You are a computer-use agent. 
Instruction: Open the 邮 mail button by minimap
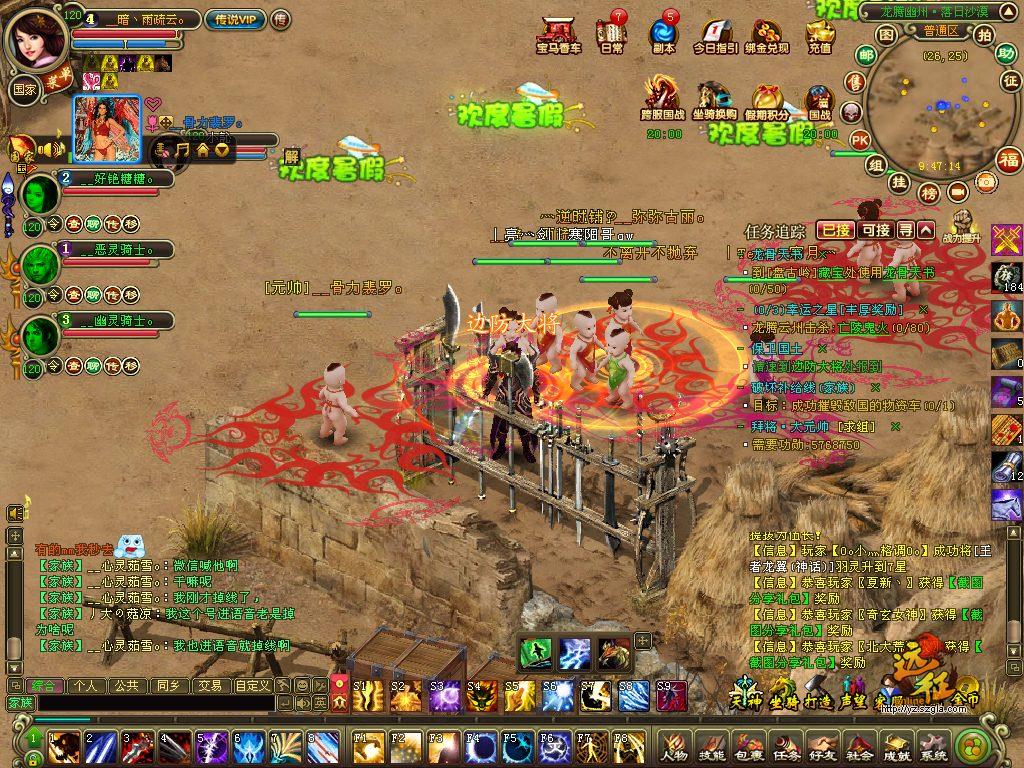(x=866, y=54)
